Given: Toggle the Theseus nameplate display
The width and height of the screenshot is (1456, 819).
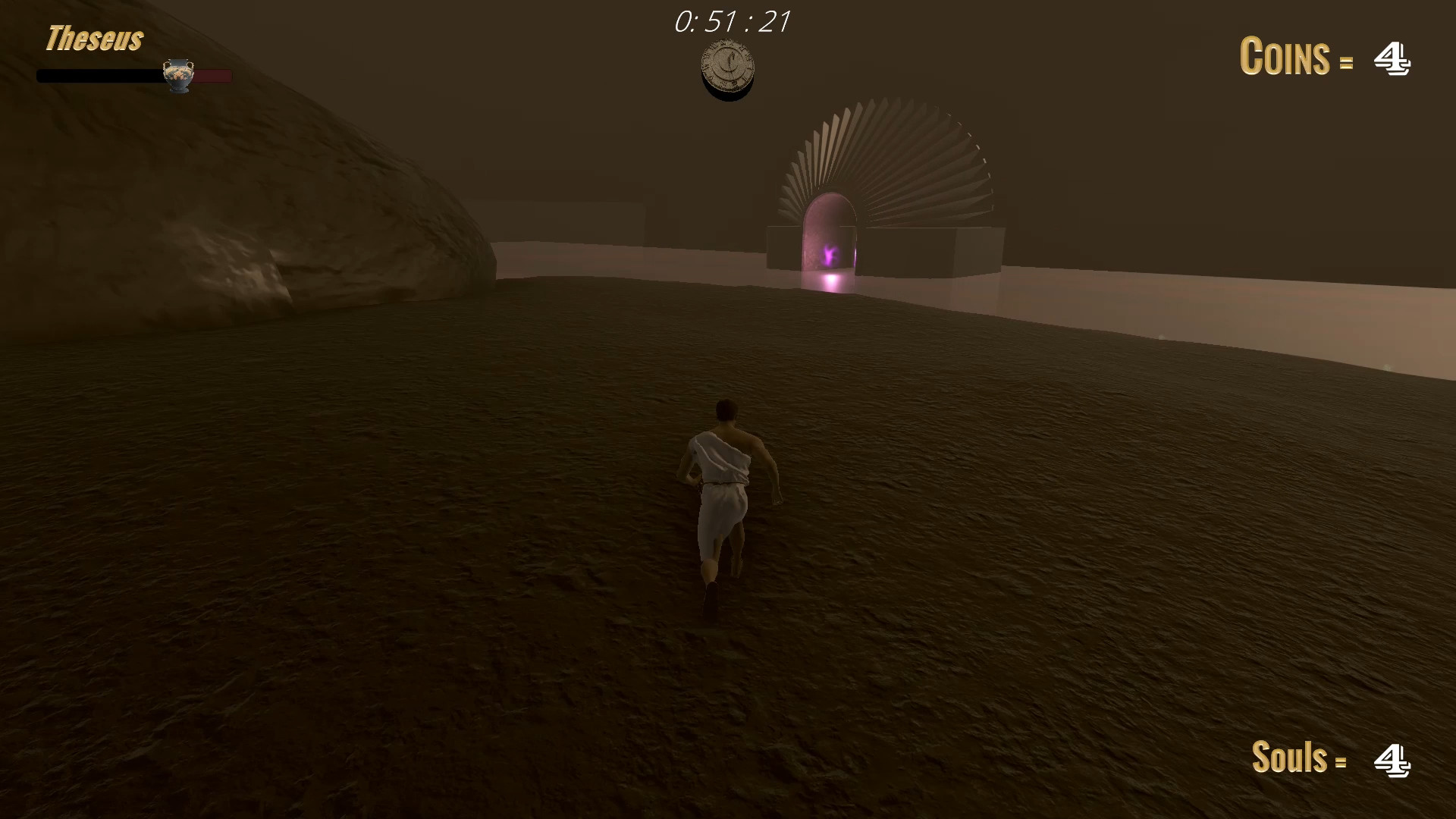Looking at the screenshot, I should (94, 38).
